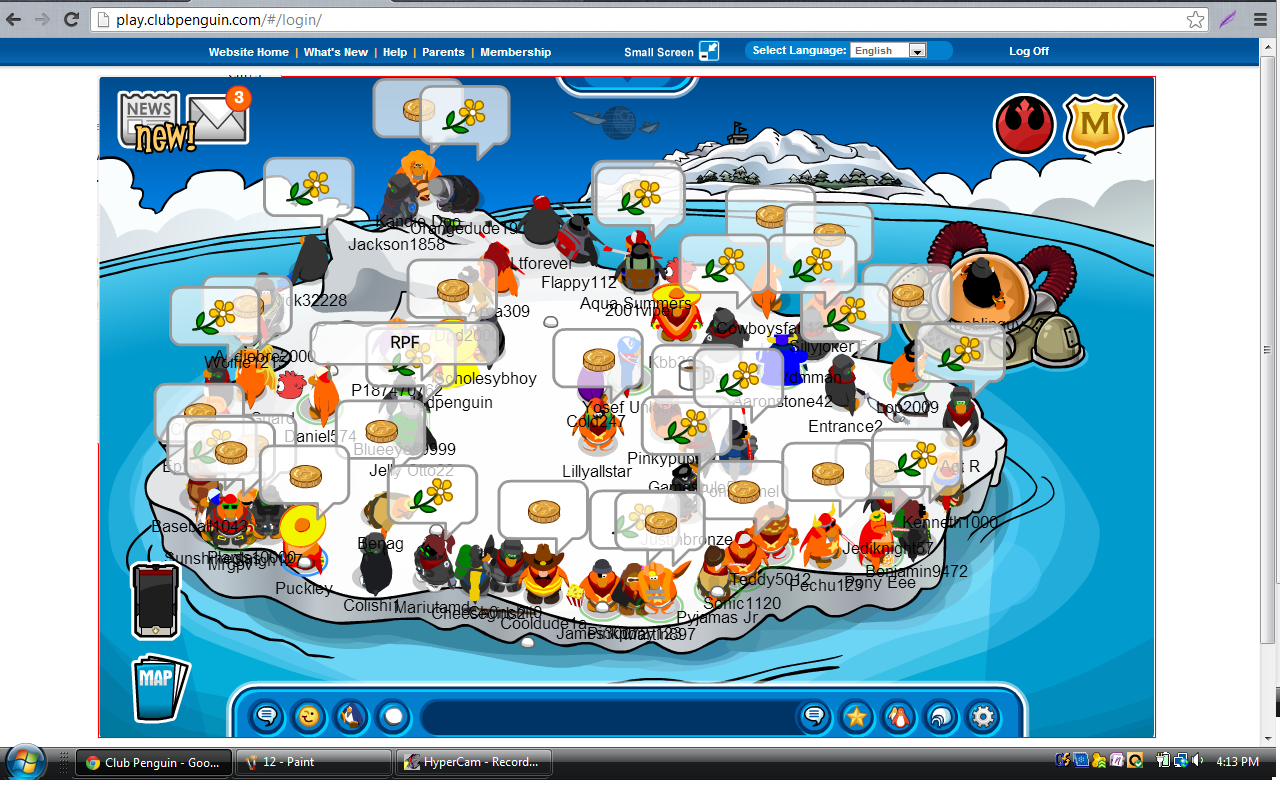Open the settings gear icon
Image resolution: width=1280 pixels, height=800 pixels.
tap(983, 716)
